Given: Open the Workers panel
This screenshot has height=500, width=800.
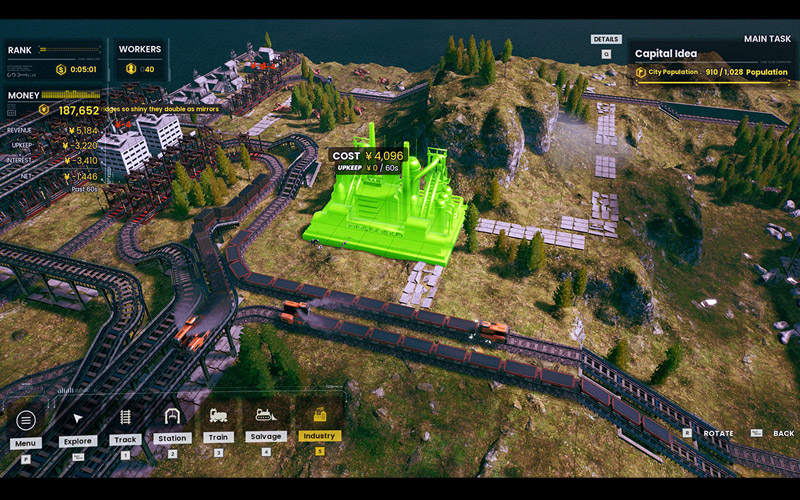Looking at the screenshot, I should (140, 60).
